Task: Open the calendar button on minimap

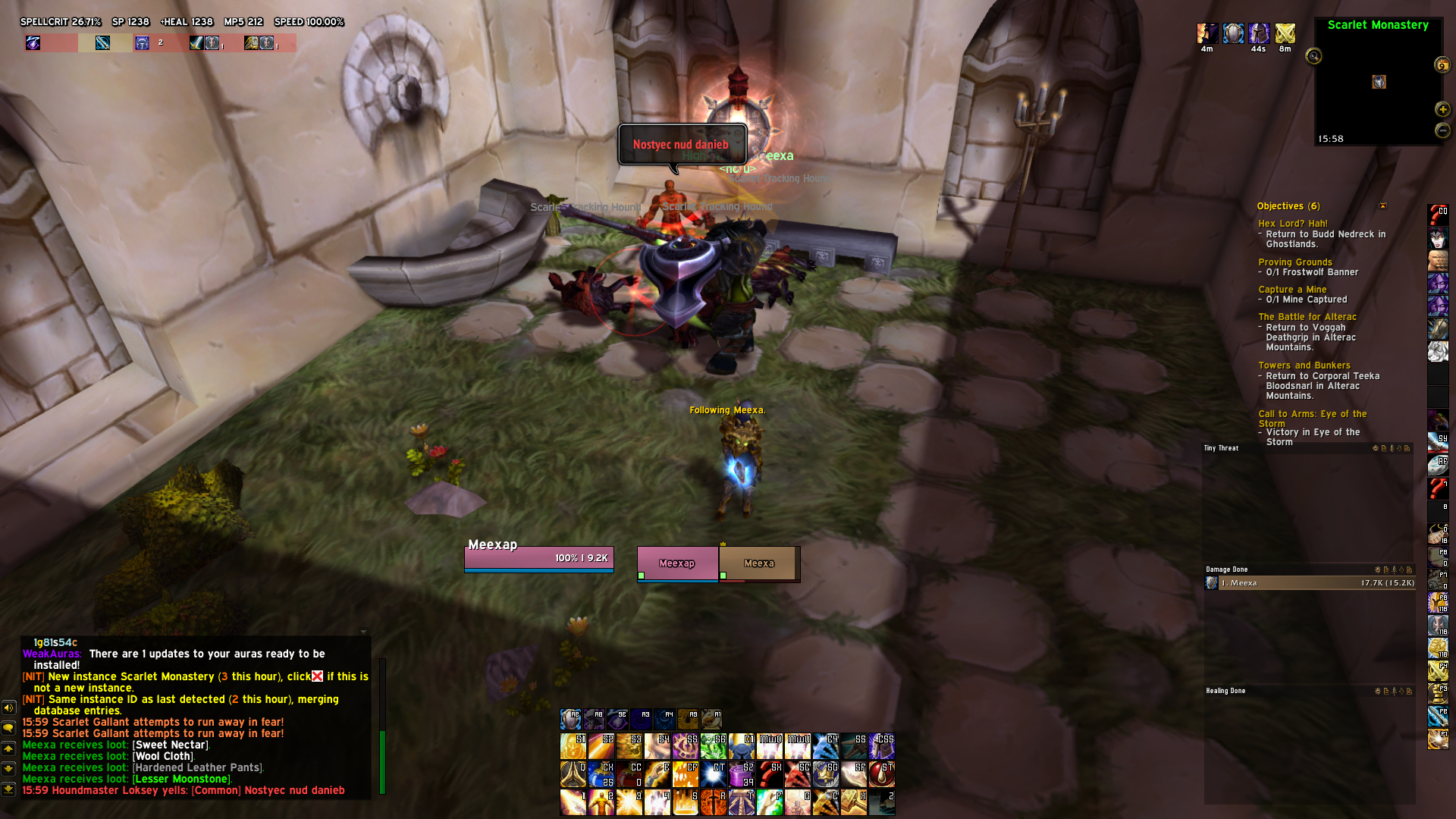Action: (x=1442, y=65)
